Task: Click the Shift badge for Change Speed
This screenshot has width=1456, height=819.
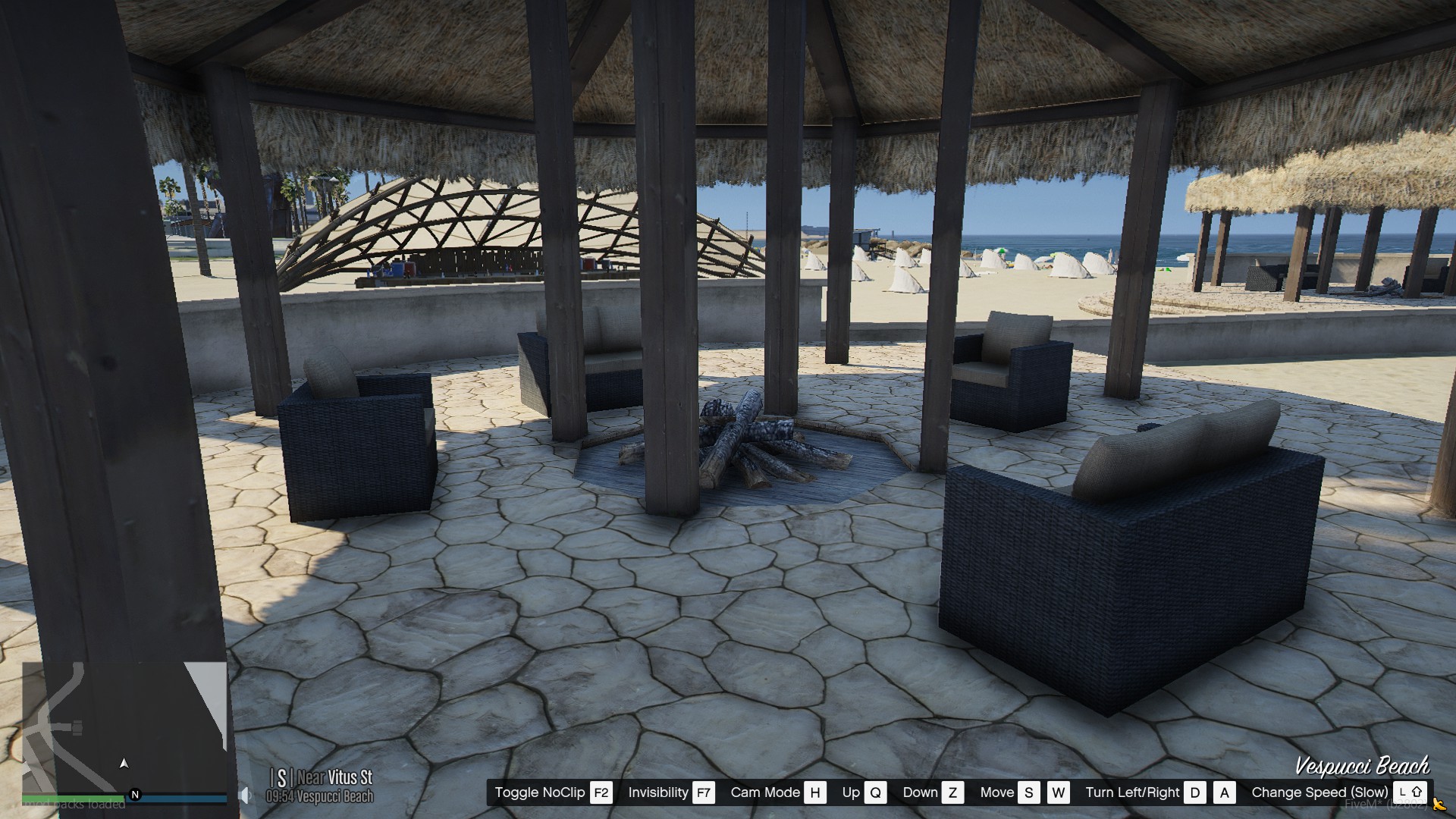Action: pos(1410,792)
